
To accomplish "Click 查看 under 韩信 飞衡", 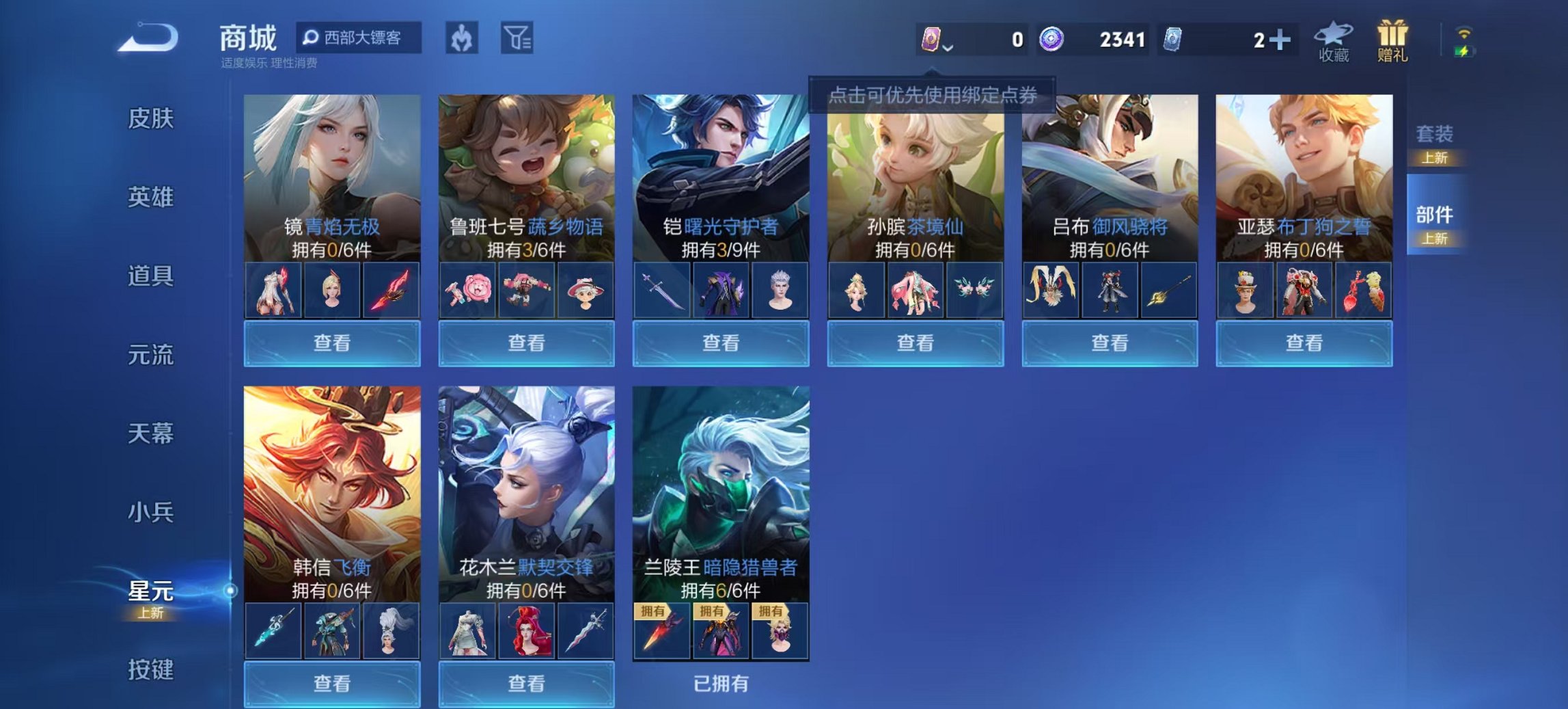I will pyautogui.click(x=333, y=685).
